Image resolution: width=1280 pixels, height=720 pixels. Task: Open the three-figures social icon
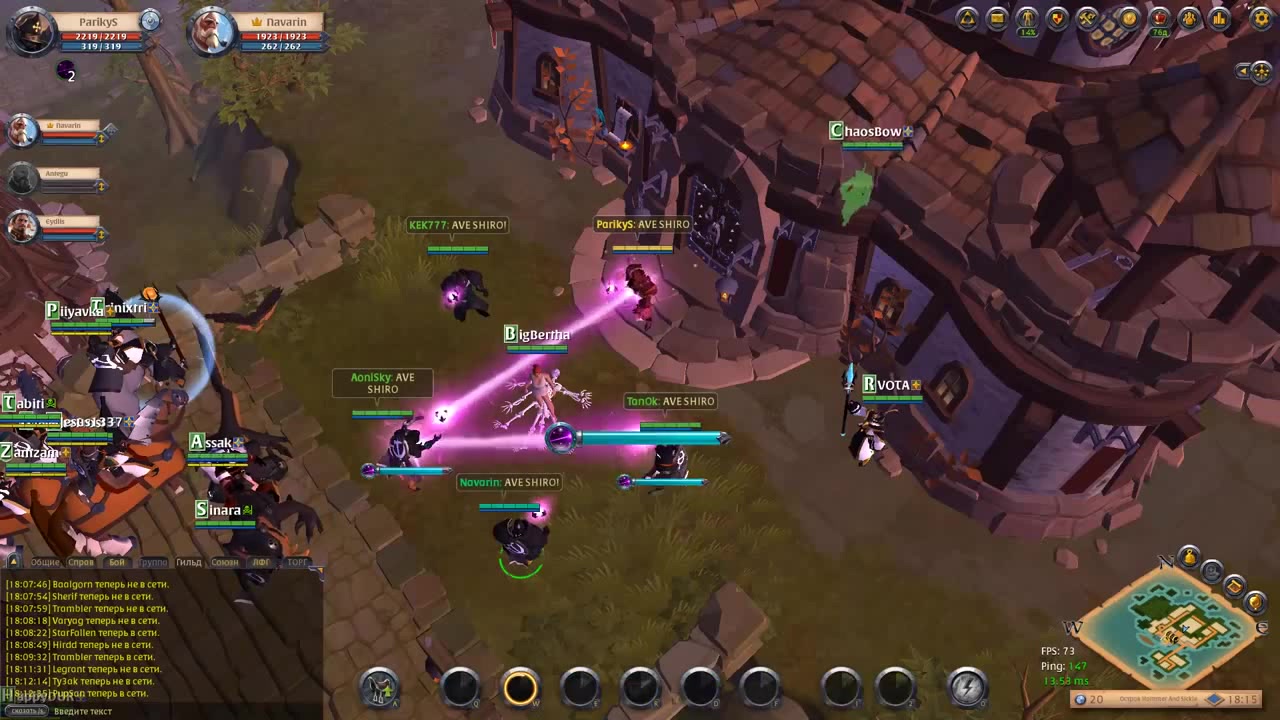pyautogui.click(x=1189, y=18)
